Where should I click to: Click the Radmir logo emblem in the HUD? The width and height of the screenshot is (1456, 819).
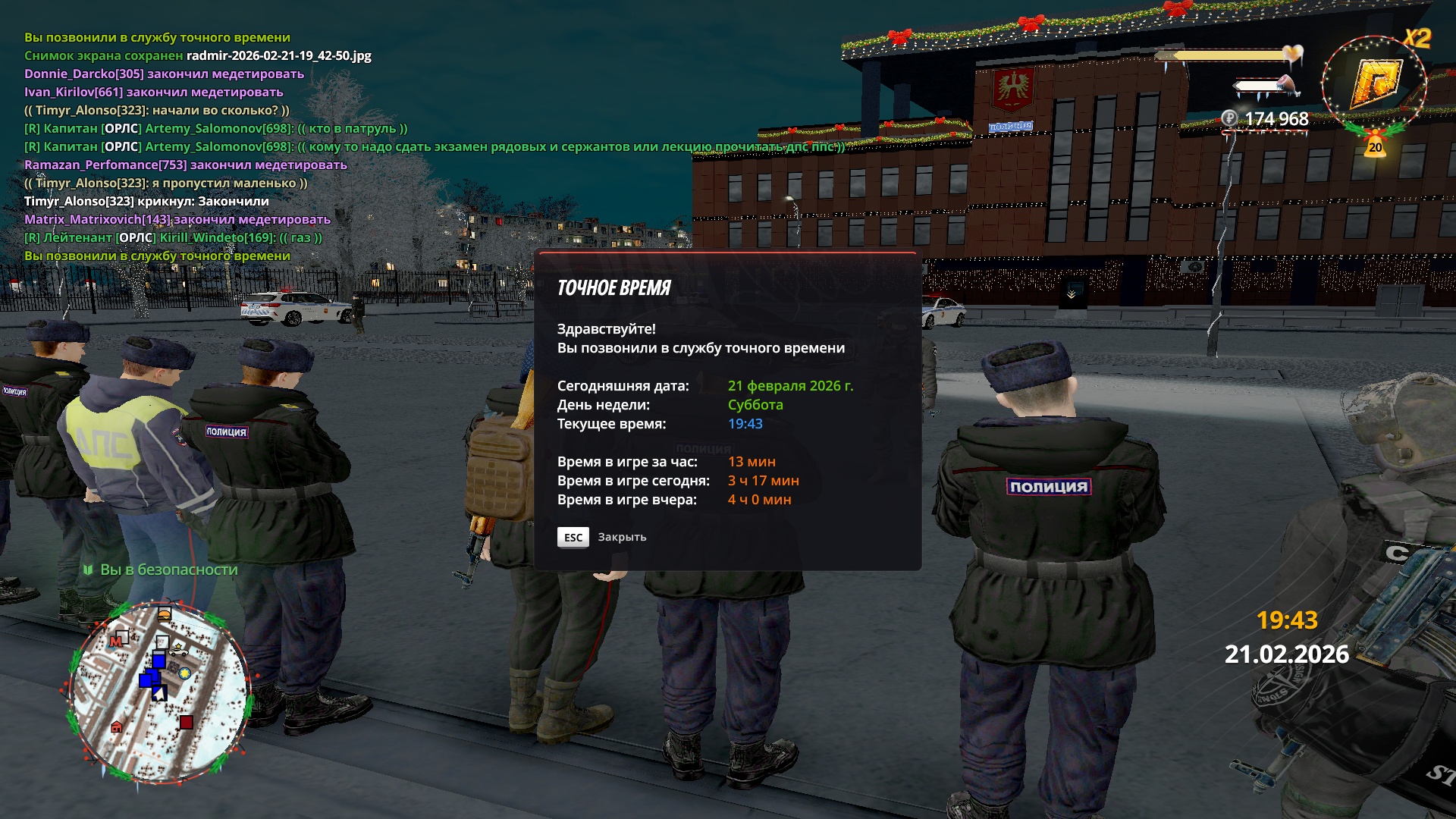(x=1375, y=83)
